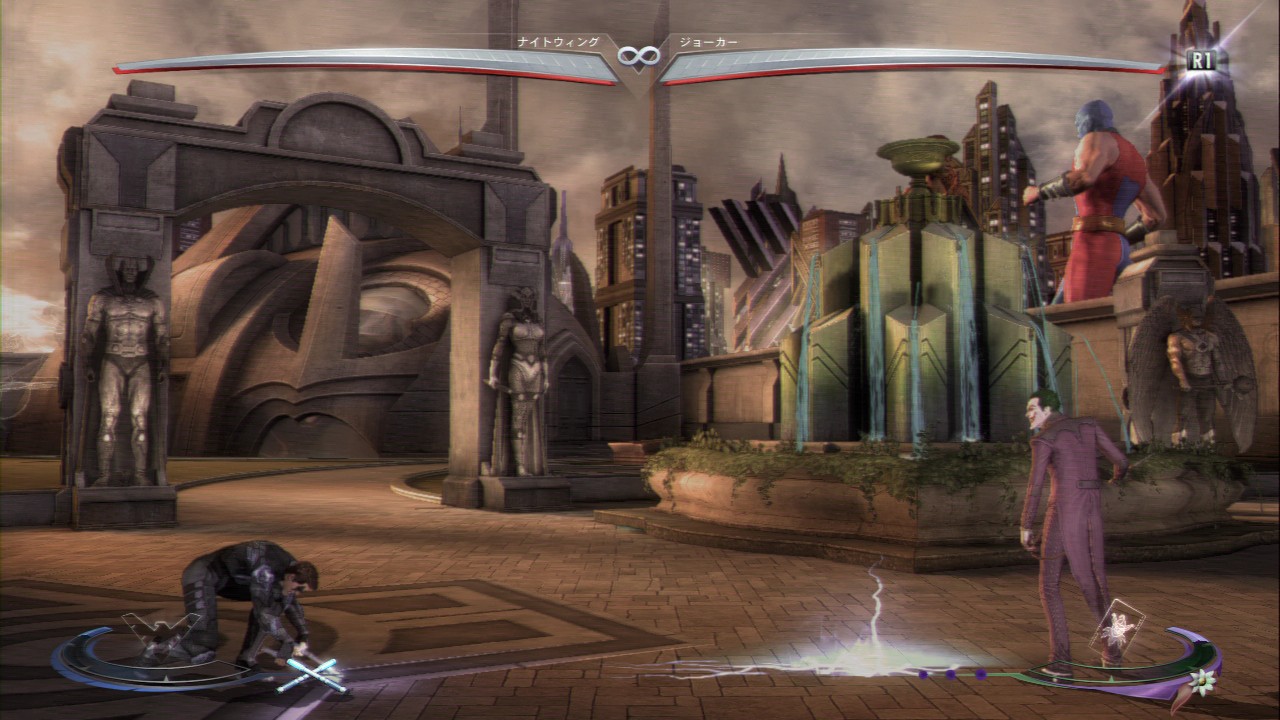This screenshot has width=1280, height=720.
Task: Click the white flower on Joker's meter
Action: pos(1200,686)
